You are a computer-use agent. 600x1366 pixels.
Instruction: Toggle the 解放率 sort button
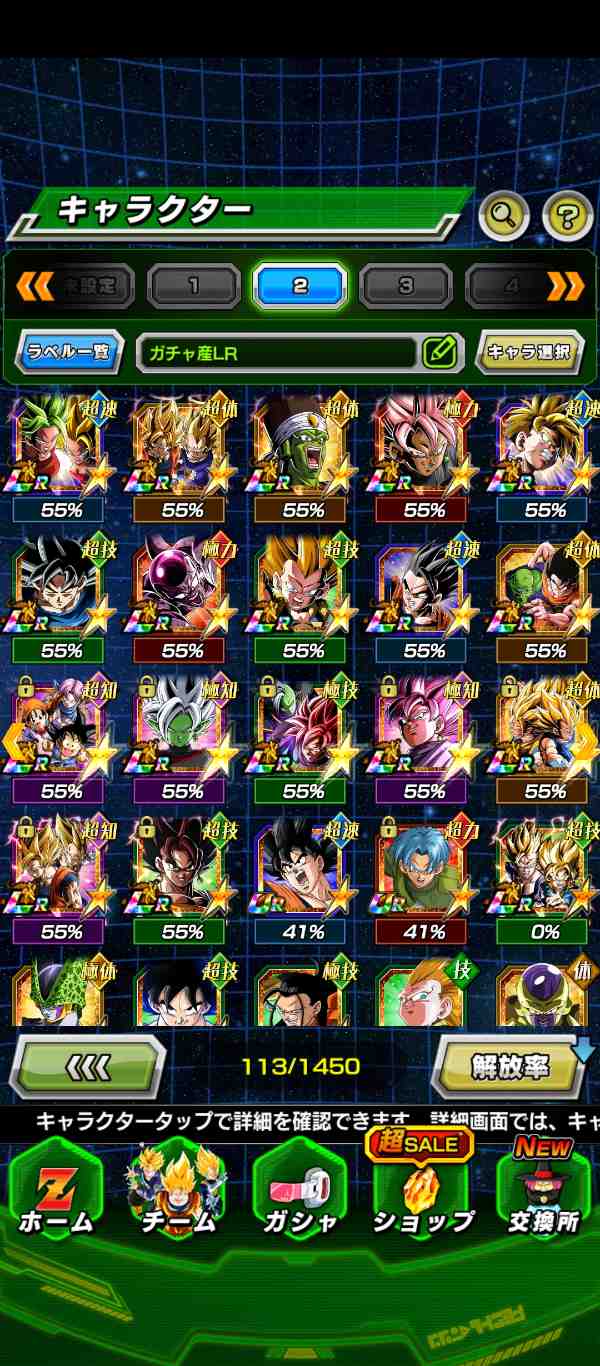coord(509,1066)
